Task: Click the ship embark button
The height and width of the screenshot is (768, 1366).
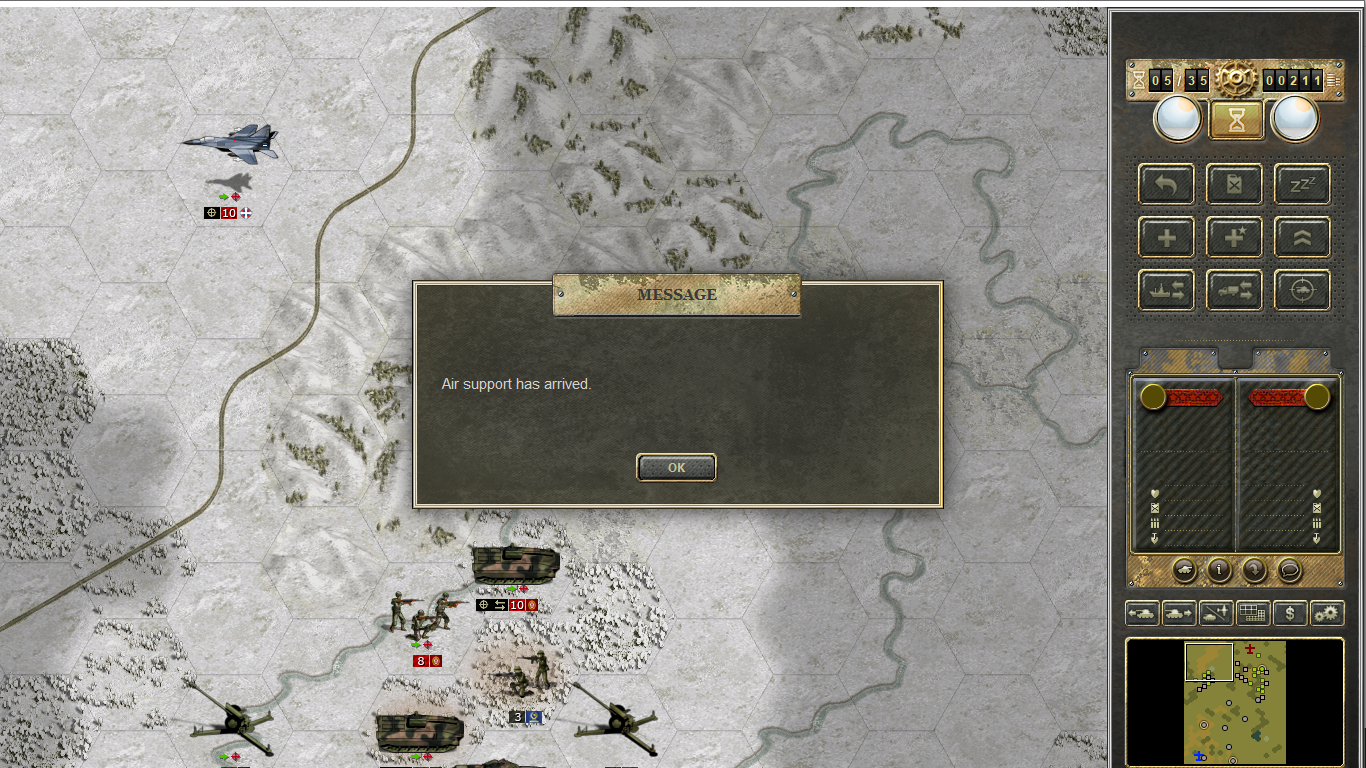Action: [x=1166, y=291]
